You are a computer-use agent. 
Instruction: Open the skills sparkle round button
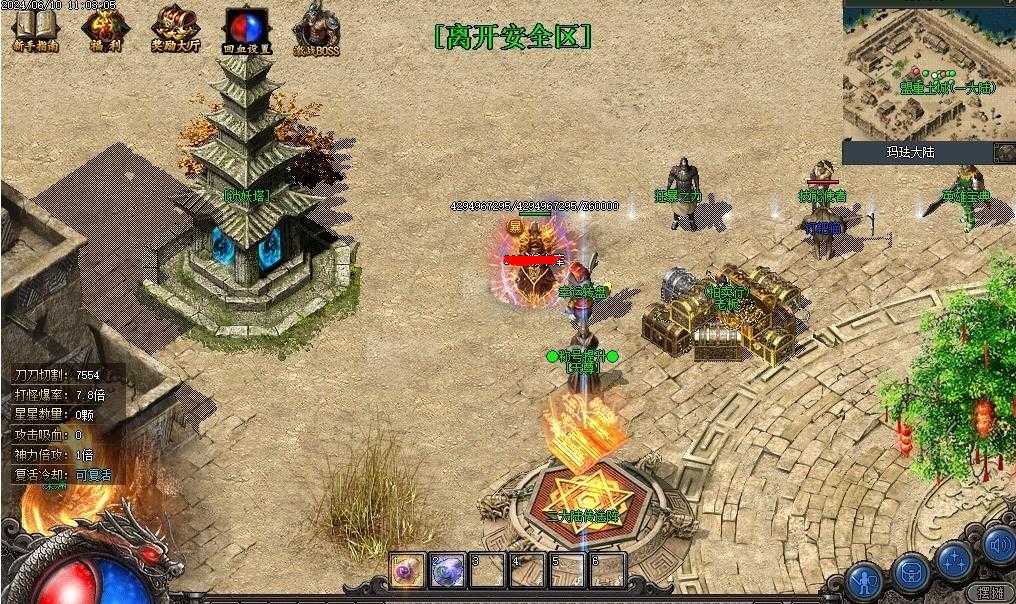pyautogui.click(x=956, y=560)
